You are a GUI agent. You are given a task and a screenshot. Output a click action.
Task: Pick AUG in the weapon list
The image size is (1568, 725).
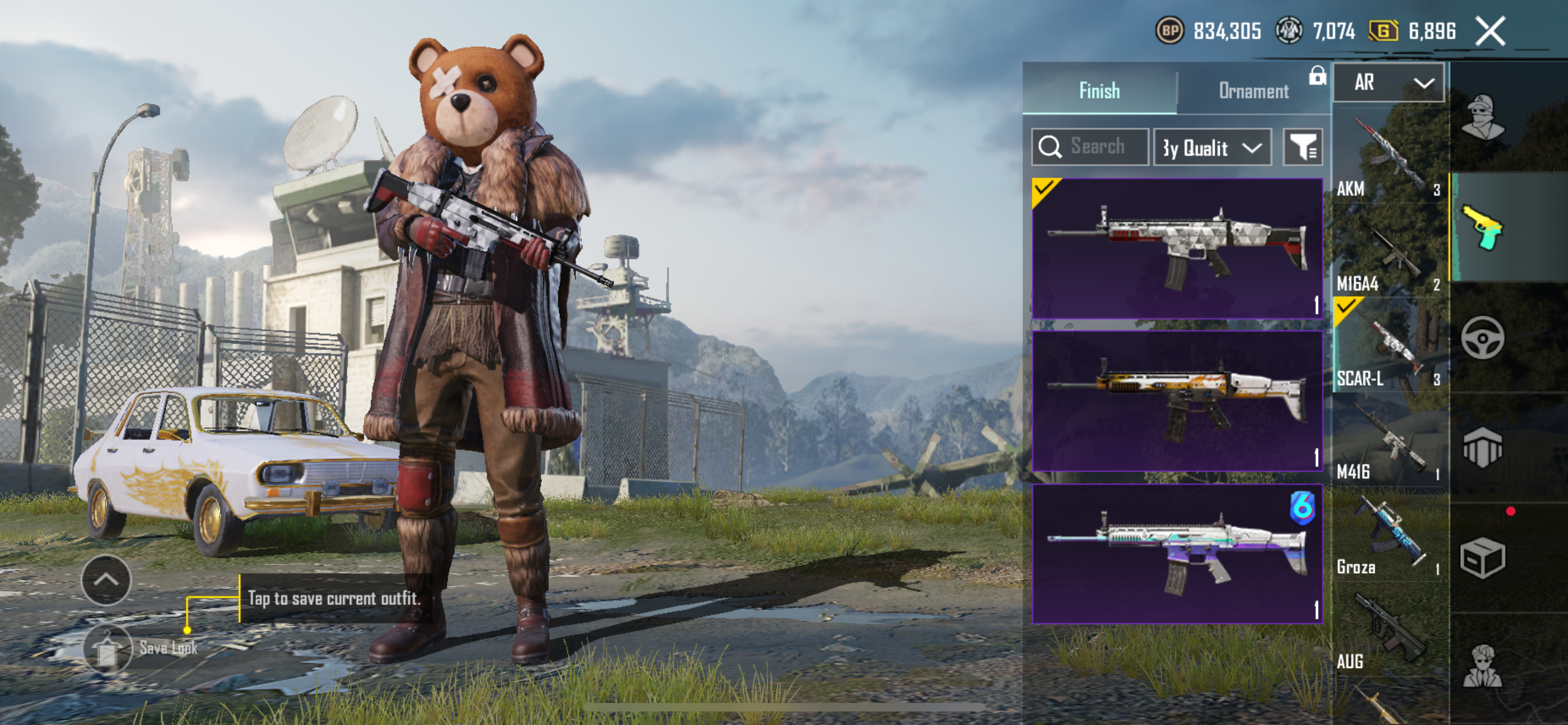(x=1389, y=630)
